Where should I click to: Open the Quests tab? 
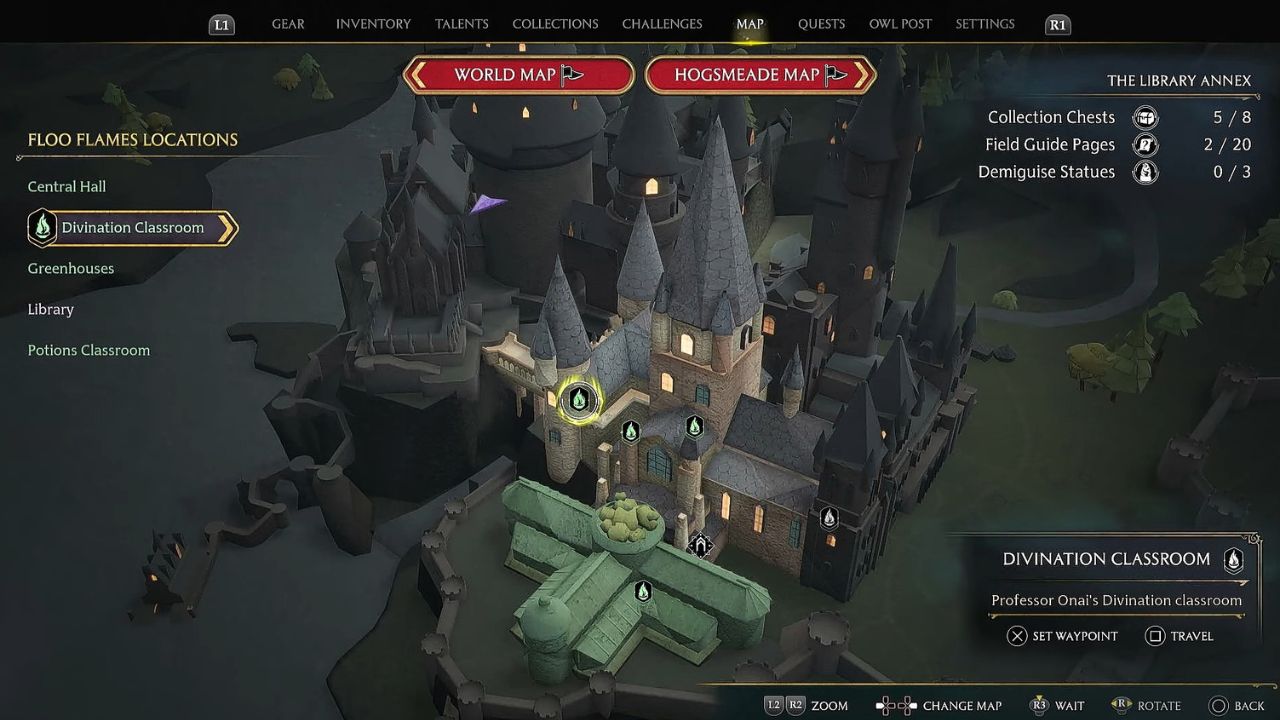821,24
